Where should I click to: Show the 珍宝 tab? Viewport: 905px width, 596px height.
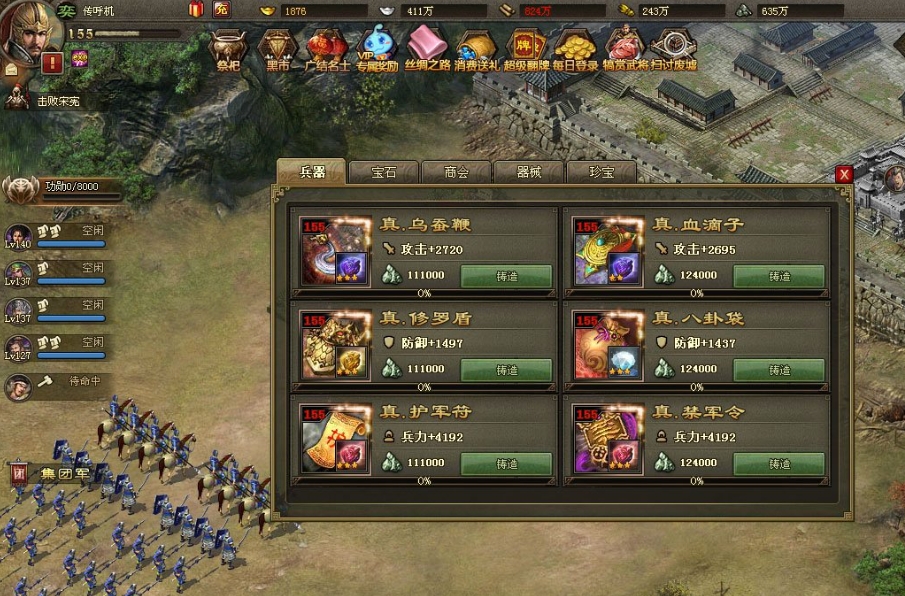click(x=601, y=172)
